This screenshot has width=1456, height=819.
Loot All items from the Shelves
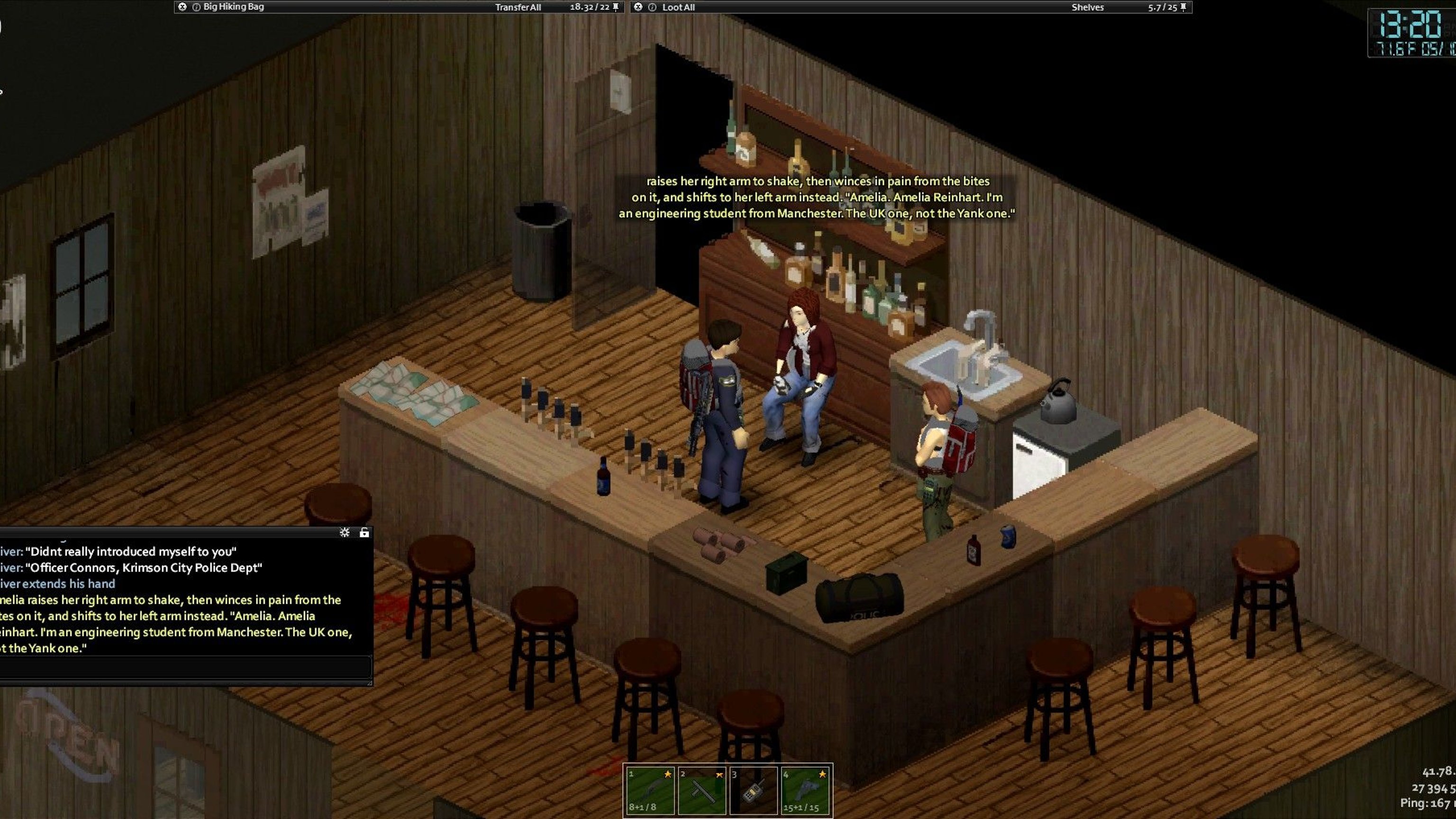coord(678,8)
